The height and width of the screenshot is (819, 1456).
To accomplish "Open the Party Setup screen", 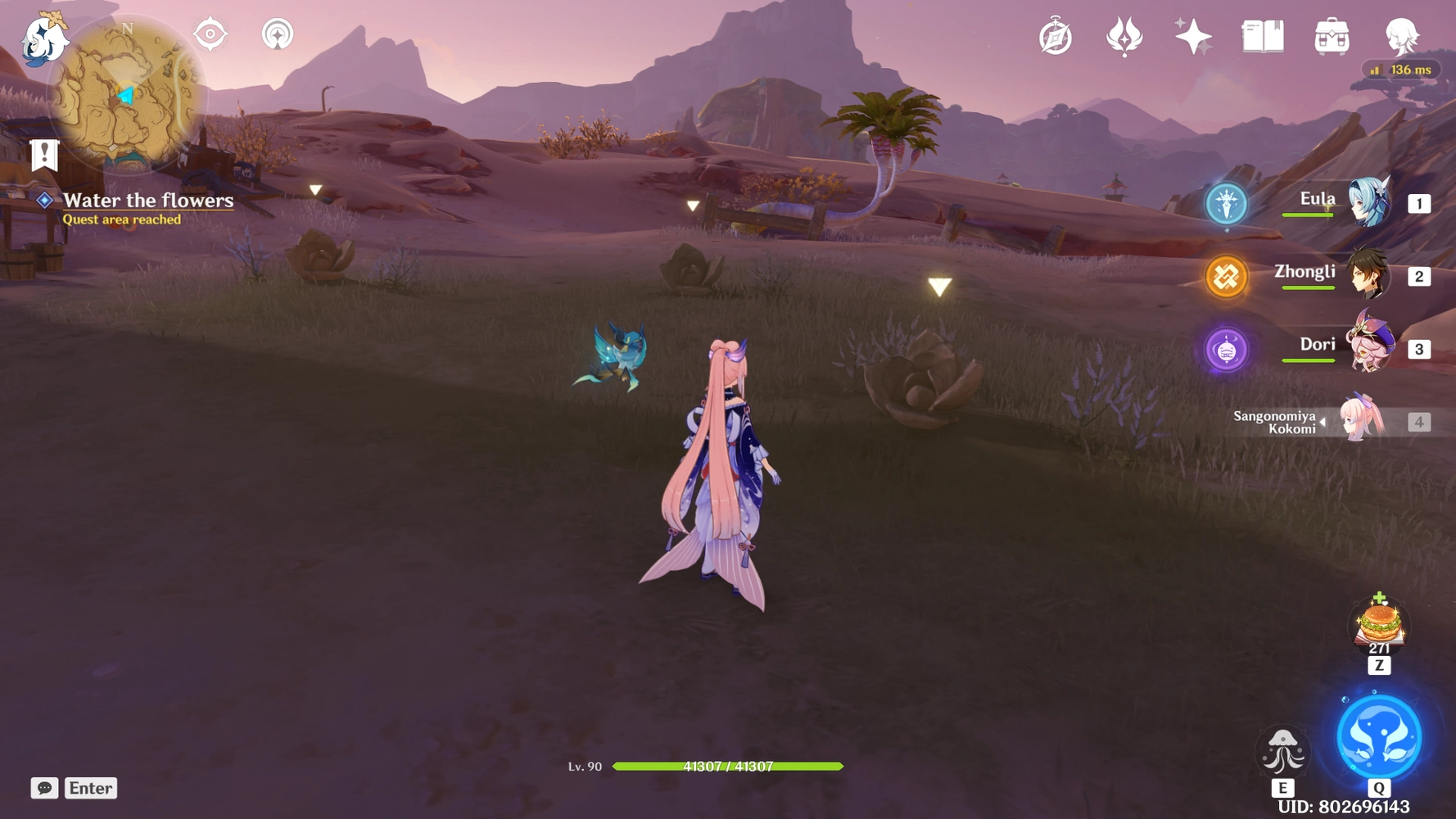I will 1404,34.
